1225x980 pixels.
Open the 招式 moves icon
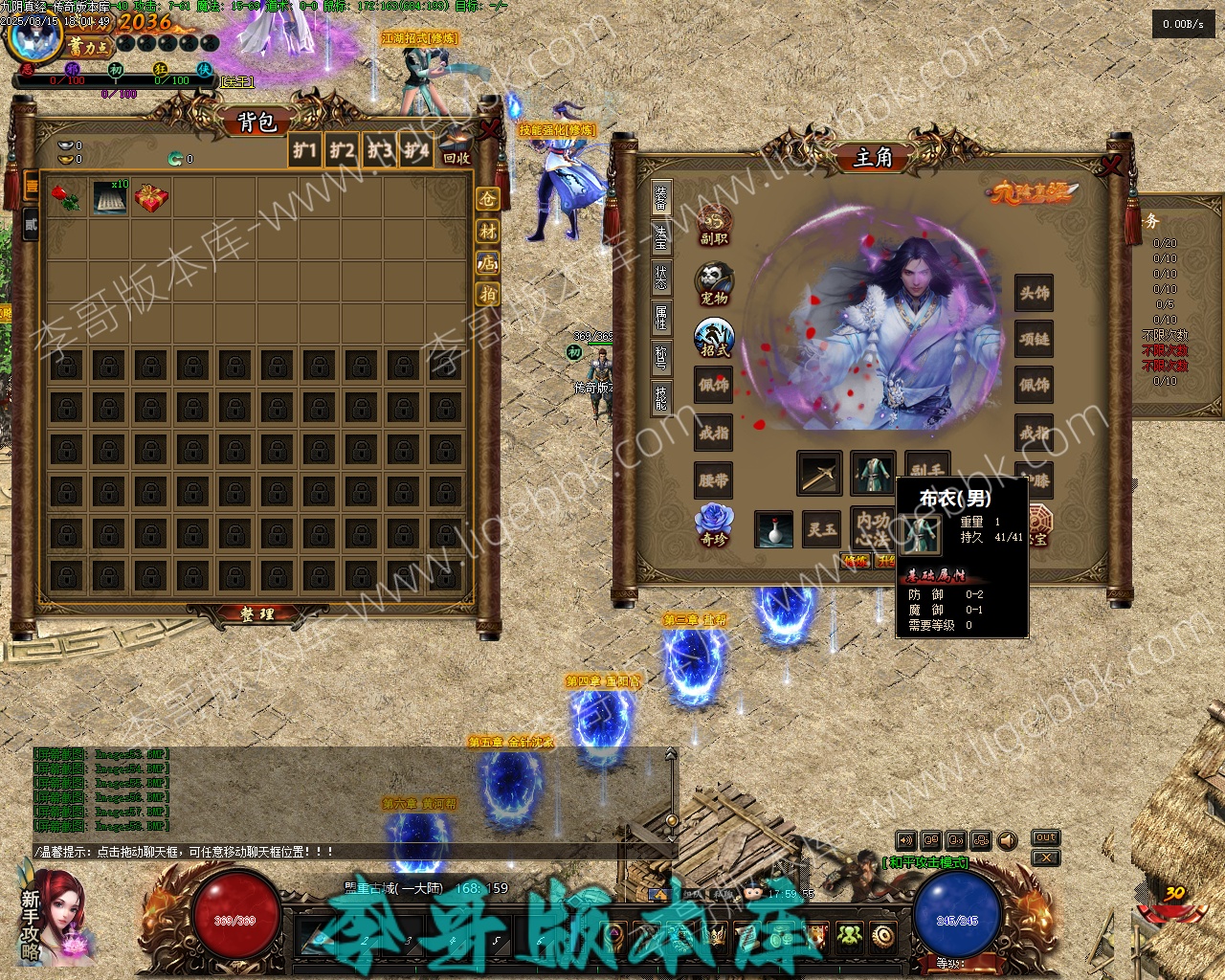(x=714, y=338)
